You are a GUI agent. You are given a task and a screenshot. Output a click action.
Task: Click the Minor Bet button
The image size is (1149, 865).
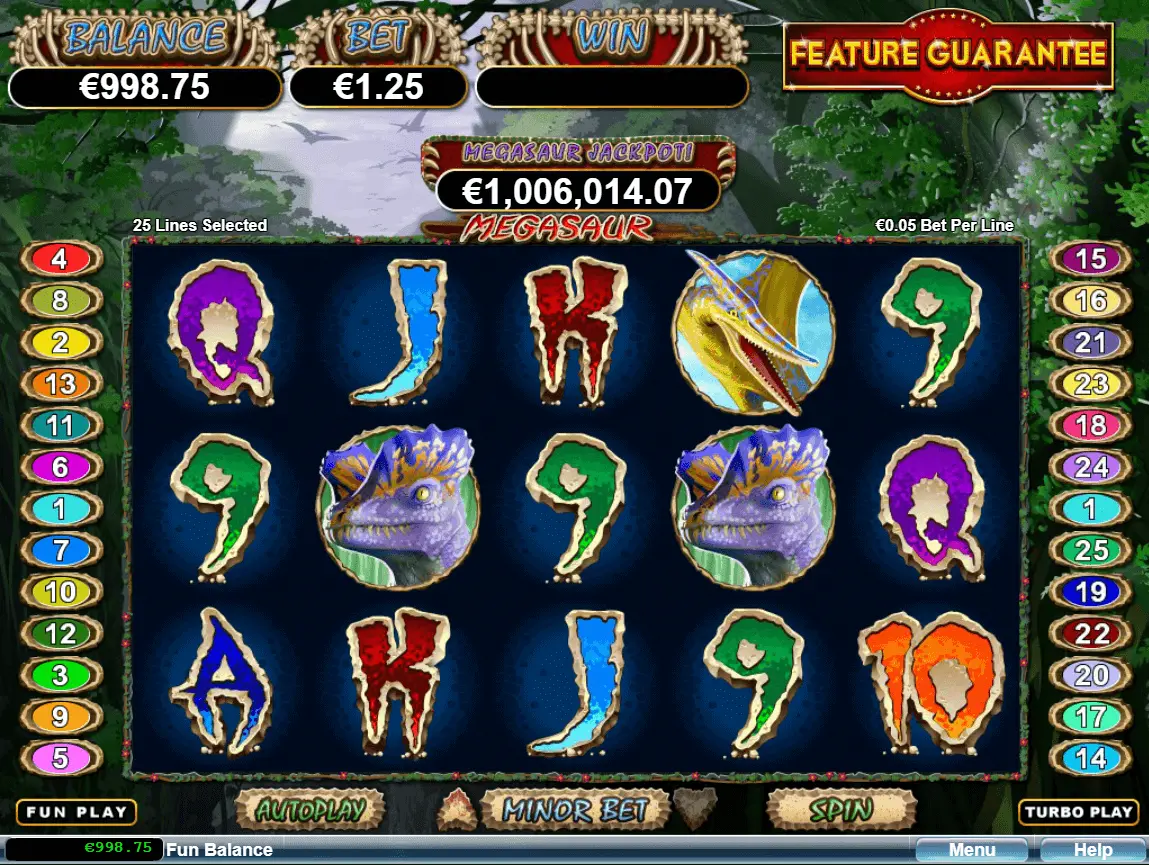pyautogui.click(x=575, y=809)
